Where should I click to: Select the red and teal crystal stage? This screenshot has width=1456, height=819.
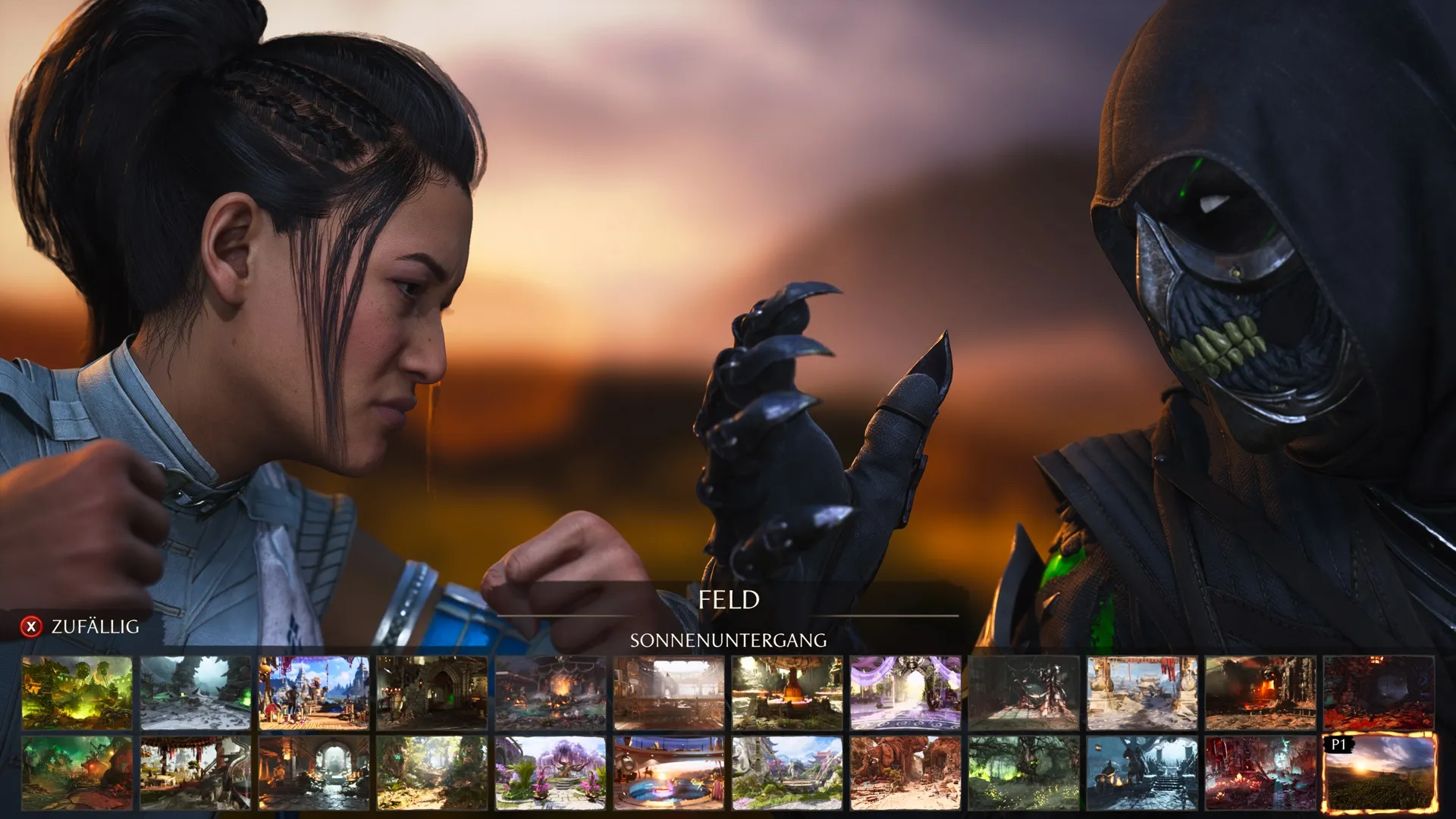[x=1260, y=773]
